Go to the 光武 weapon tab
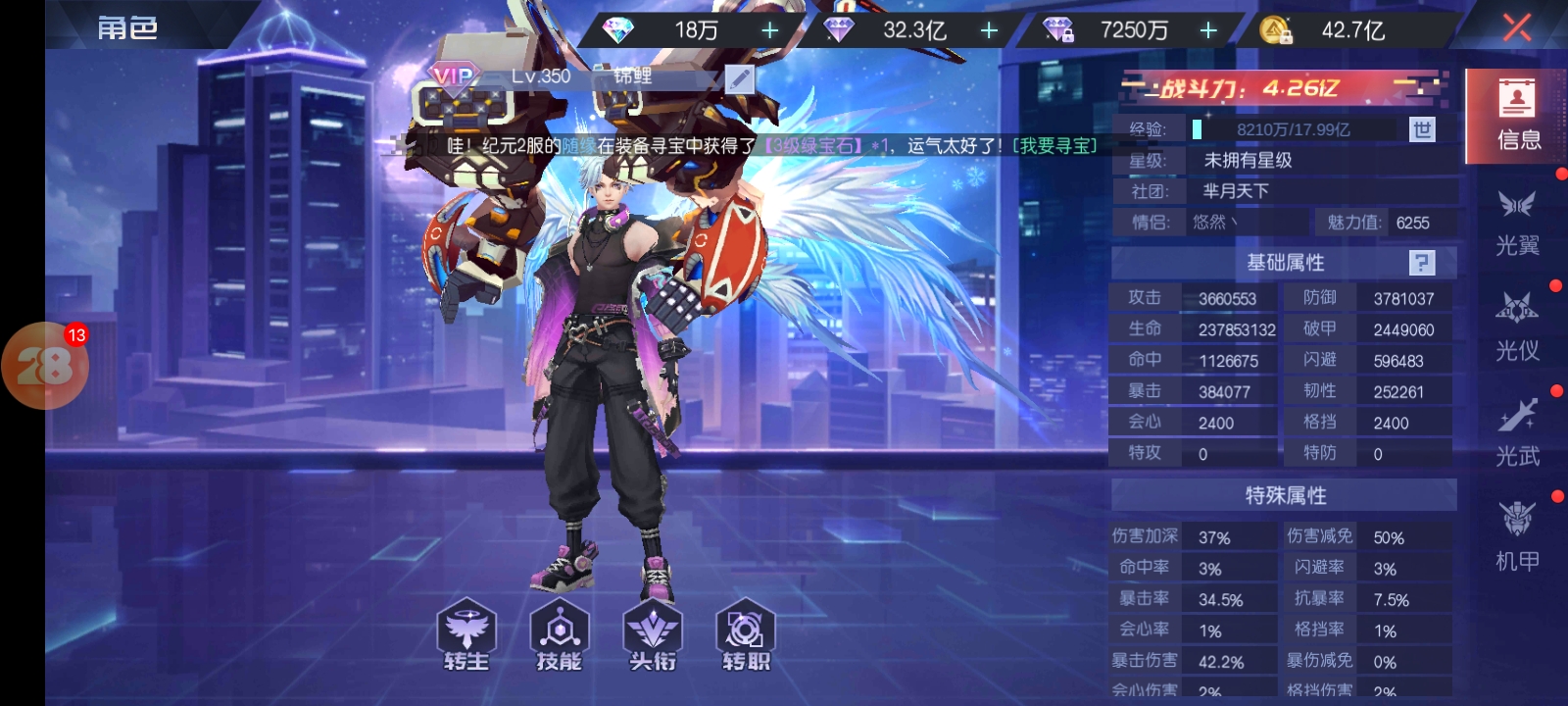Image resolution: width=1568 pixels, height=706 pixels. [1517, 431]
